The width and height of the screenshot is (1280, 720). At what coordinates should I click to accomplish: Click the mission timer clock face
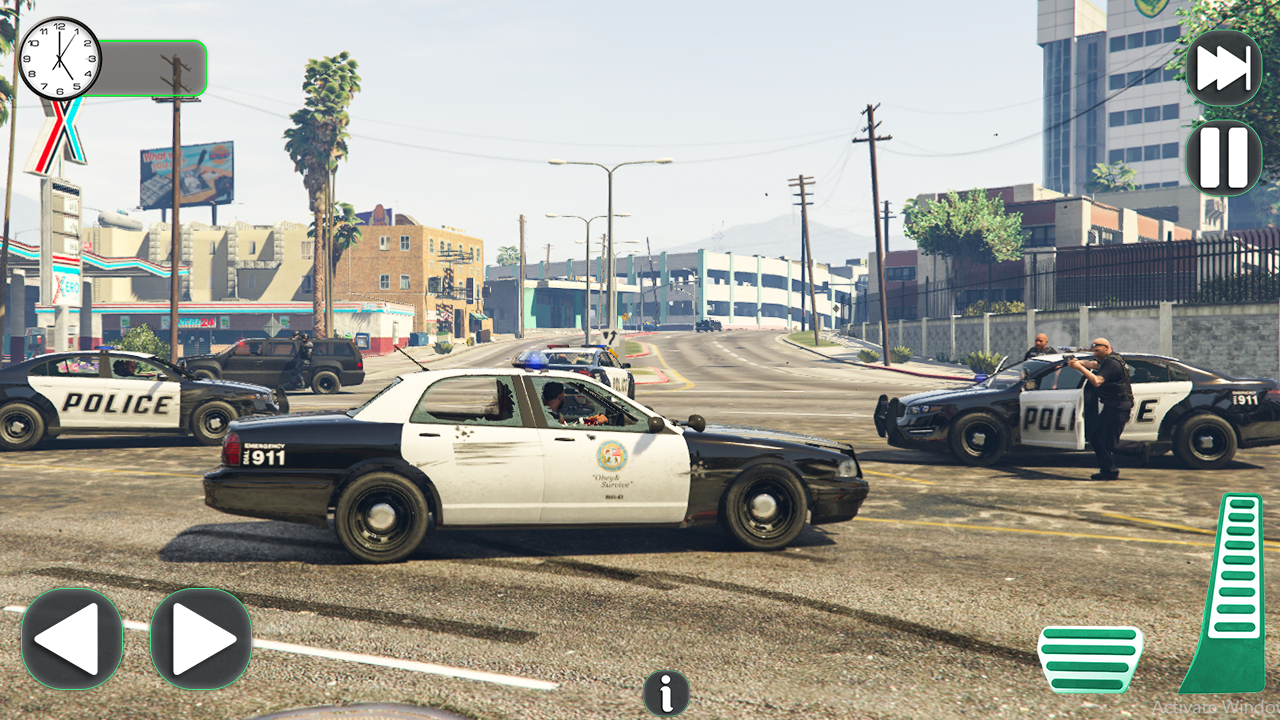62,57
